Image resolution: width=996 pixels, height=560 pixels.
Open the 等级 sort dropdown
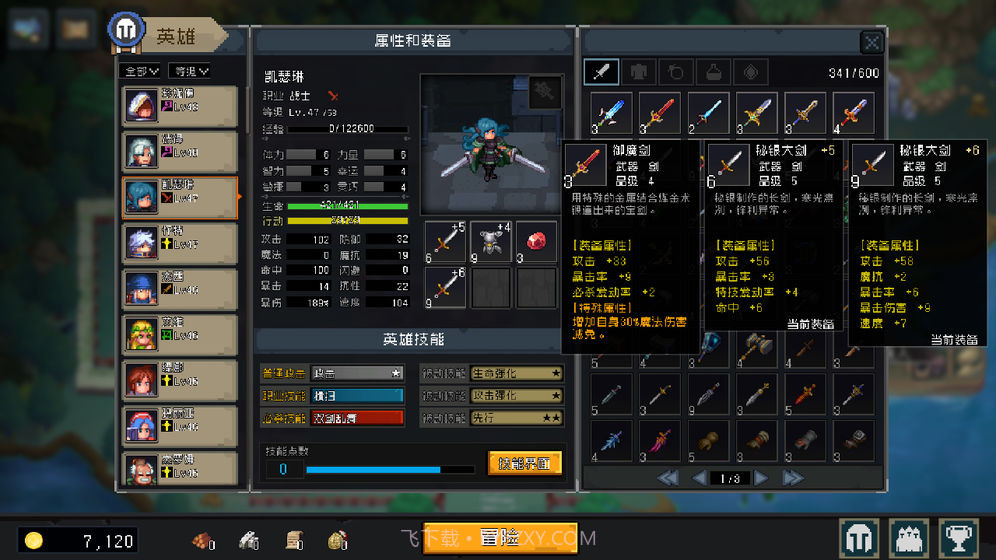189,71
